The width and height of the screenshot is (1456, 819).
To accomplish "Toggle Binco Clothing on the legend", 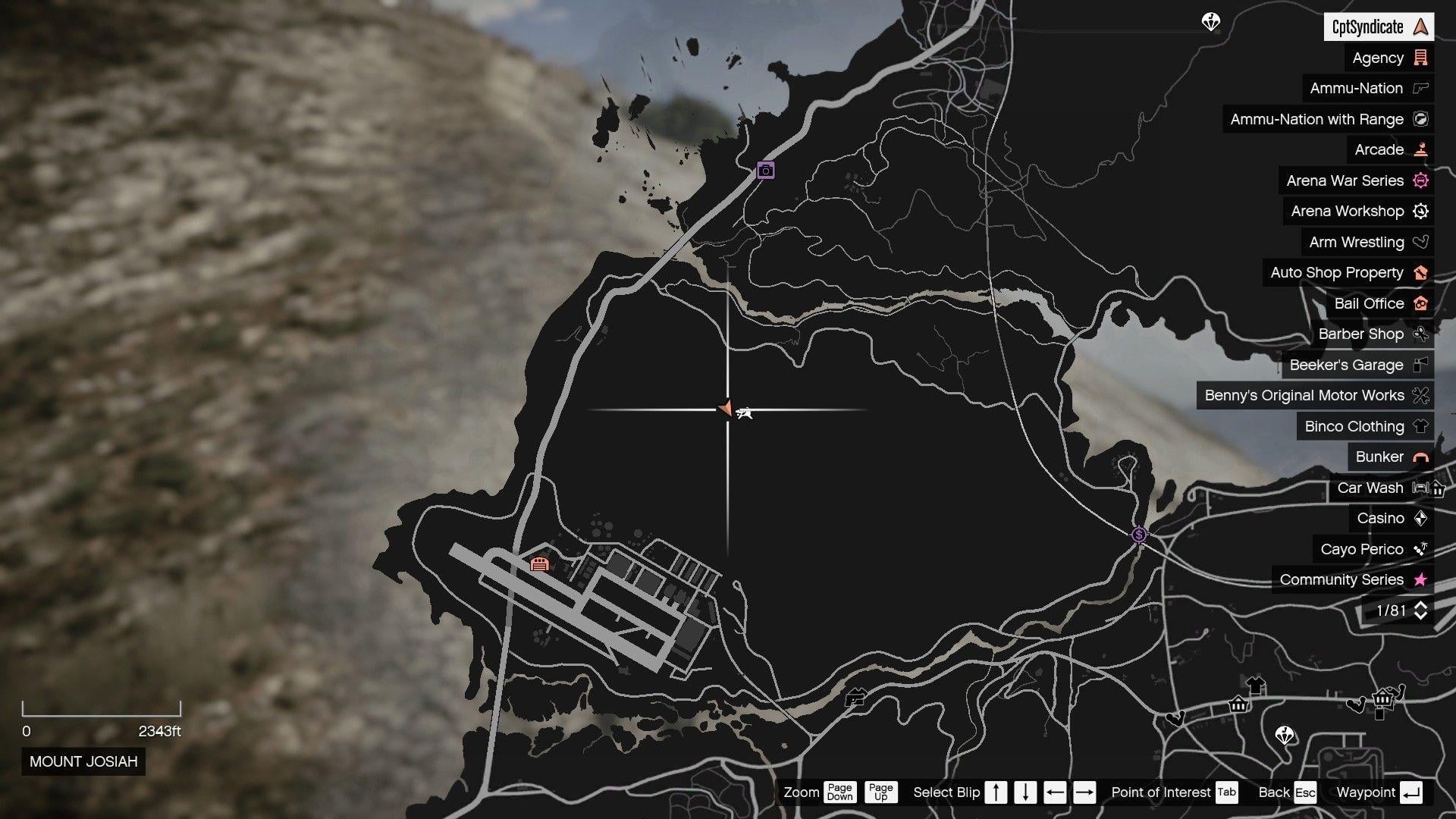I will tap(1419, 426).
